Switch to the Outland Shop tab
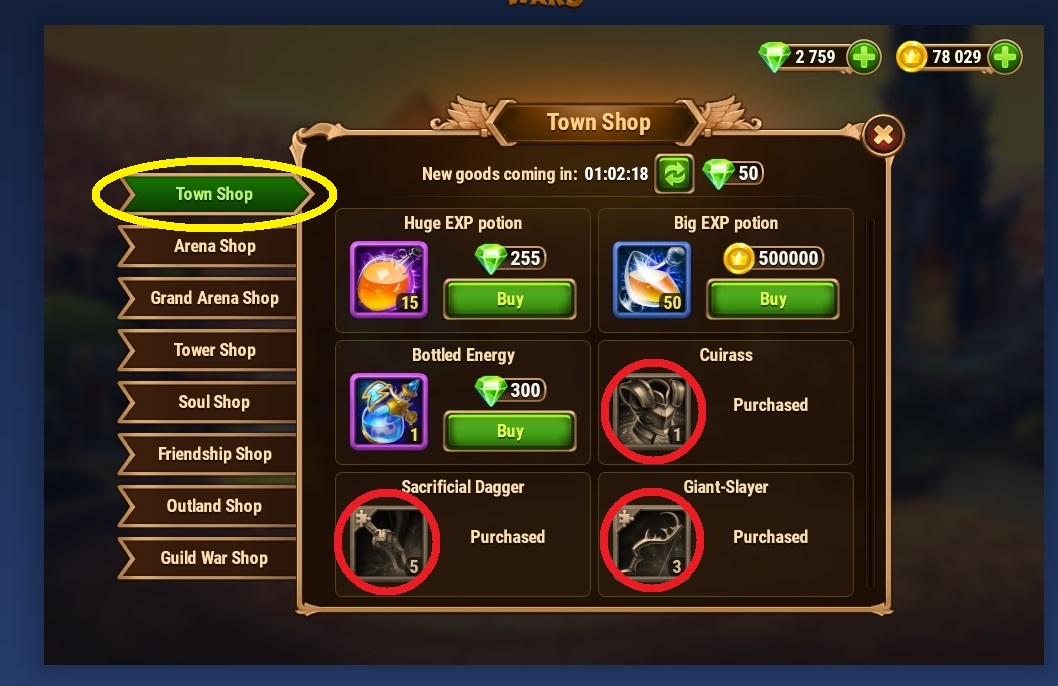Image resolution: width=1058 pixels, height=686 pixels. (214, 506)
